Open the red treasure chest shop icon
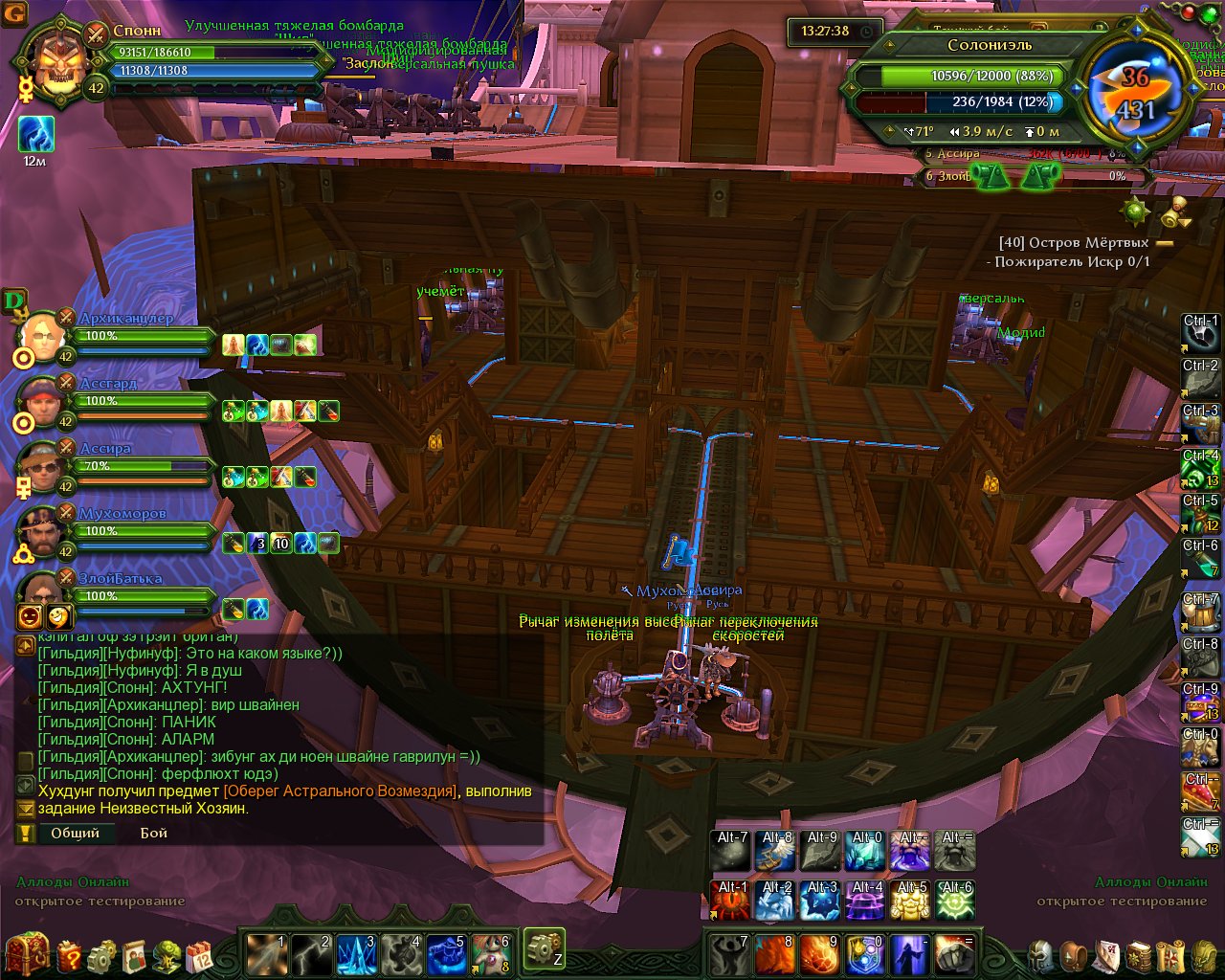This screenshot has height=980, width=1225. point(27,954)
